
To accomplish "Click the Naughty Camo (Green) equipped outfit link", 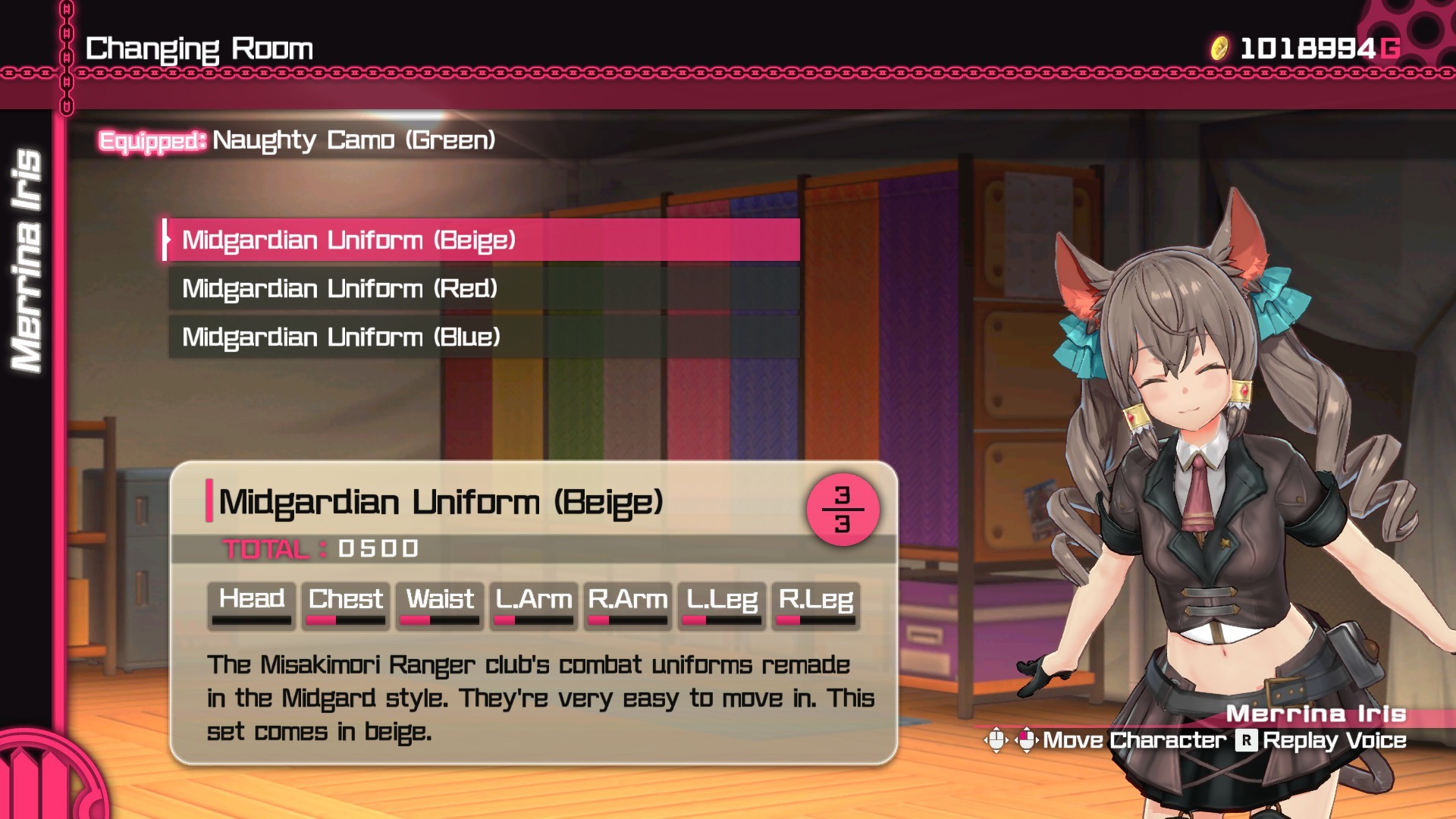I will (x=353, y=141).
